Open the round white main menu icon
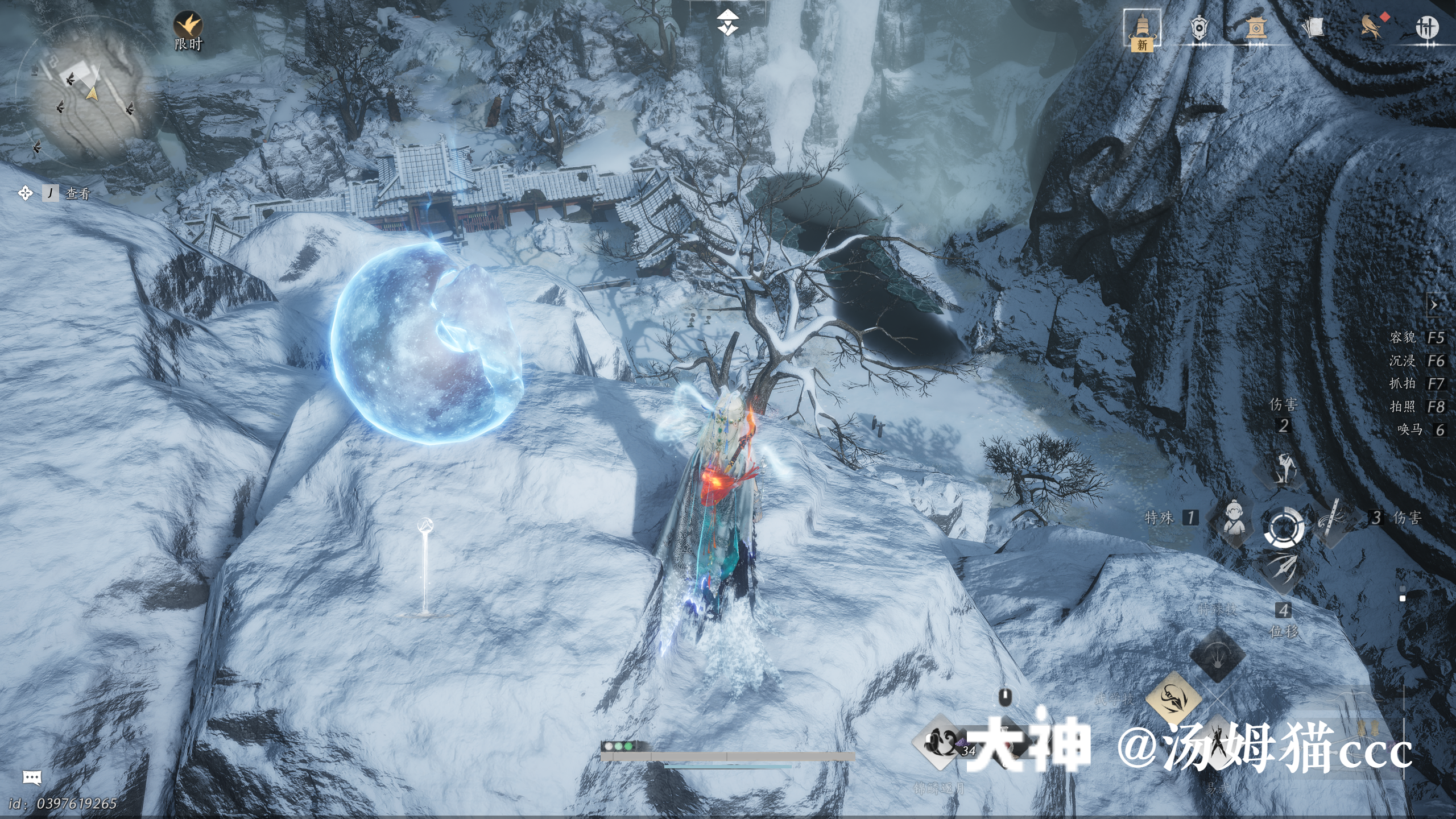Screen dimensions: 1456x819 tap(1426, 27)
